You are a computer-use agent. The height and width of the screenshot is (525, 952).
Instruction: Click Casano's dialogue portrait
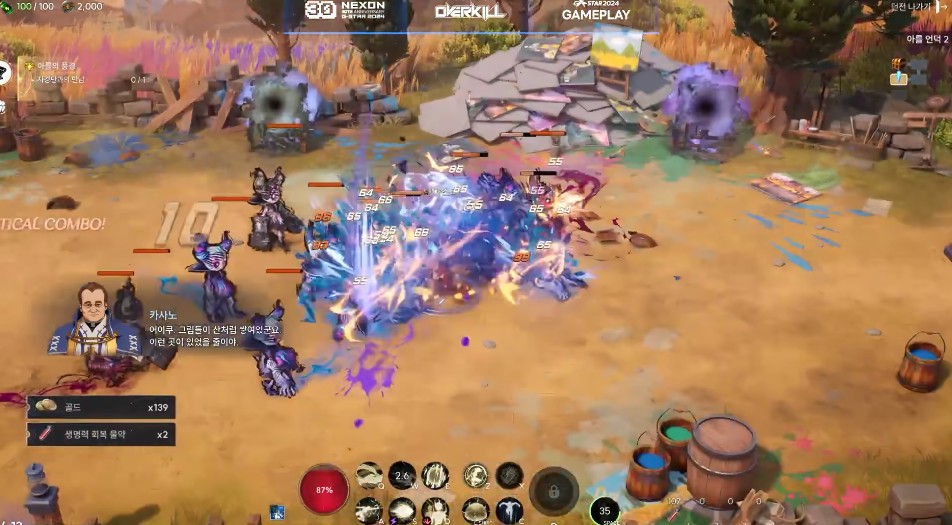click(x=95, y=318)
